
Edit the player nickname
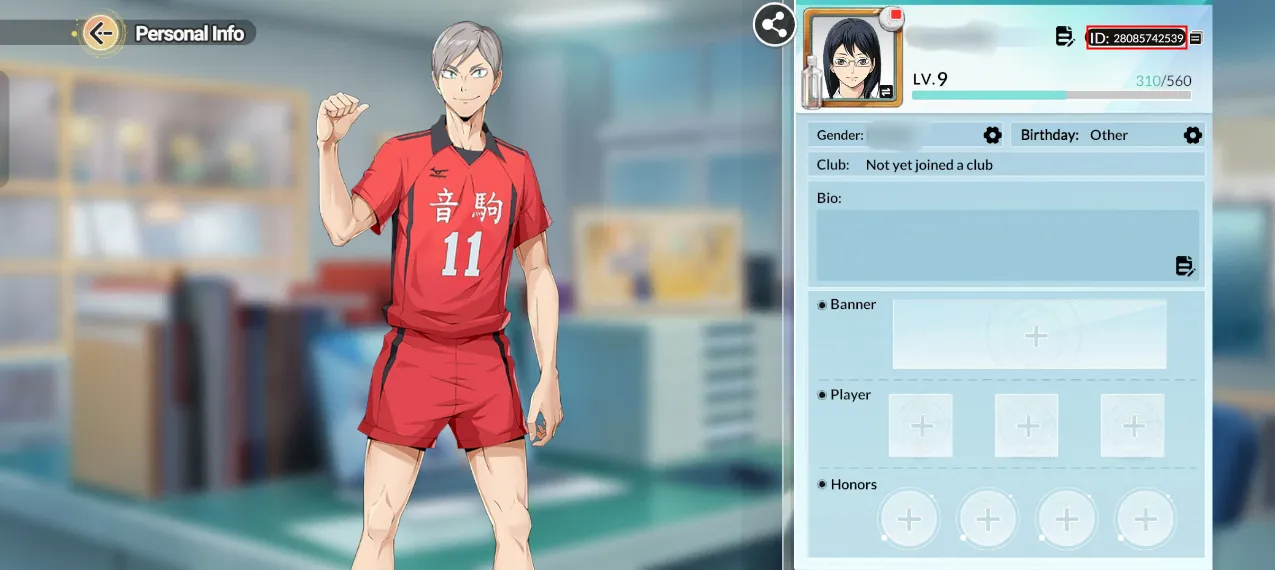pos(1065,37)
